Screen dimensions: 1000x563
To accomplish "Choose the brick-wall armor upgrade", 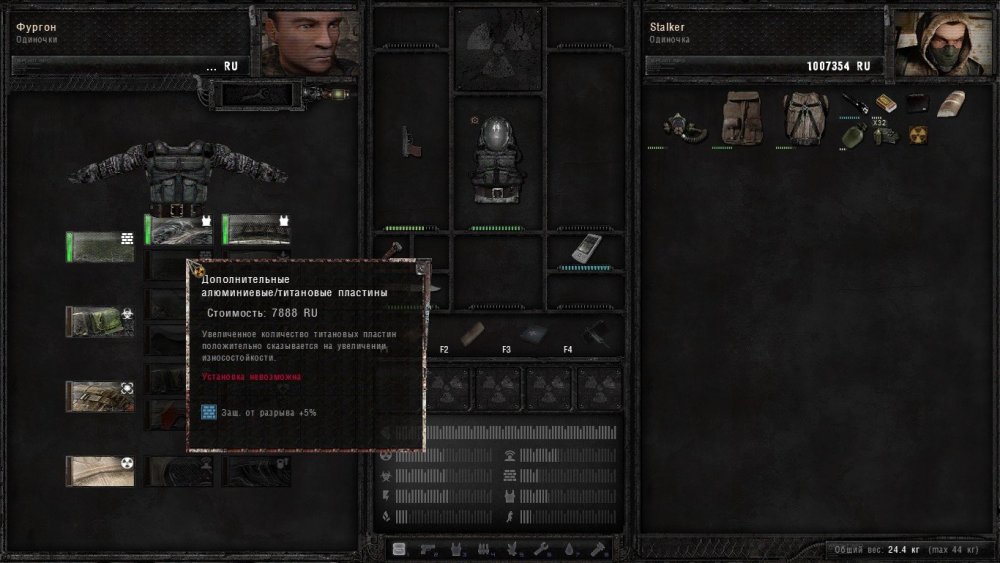I will (x=99, y=246).
